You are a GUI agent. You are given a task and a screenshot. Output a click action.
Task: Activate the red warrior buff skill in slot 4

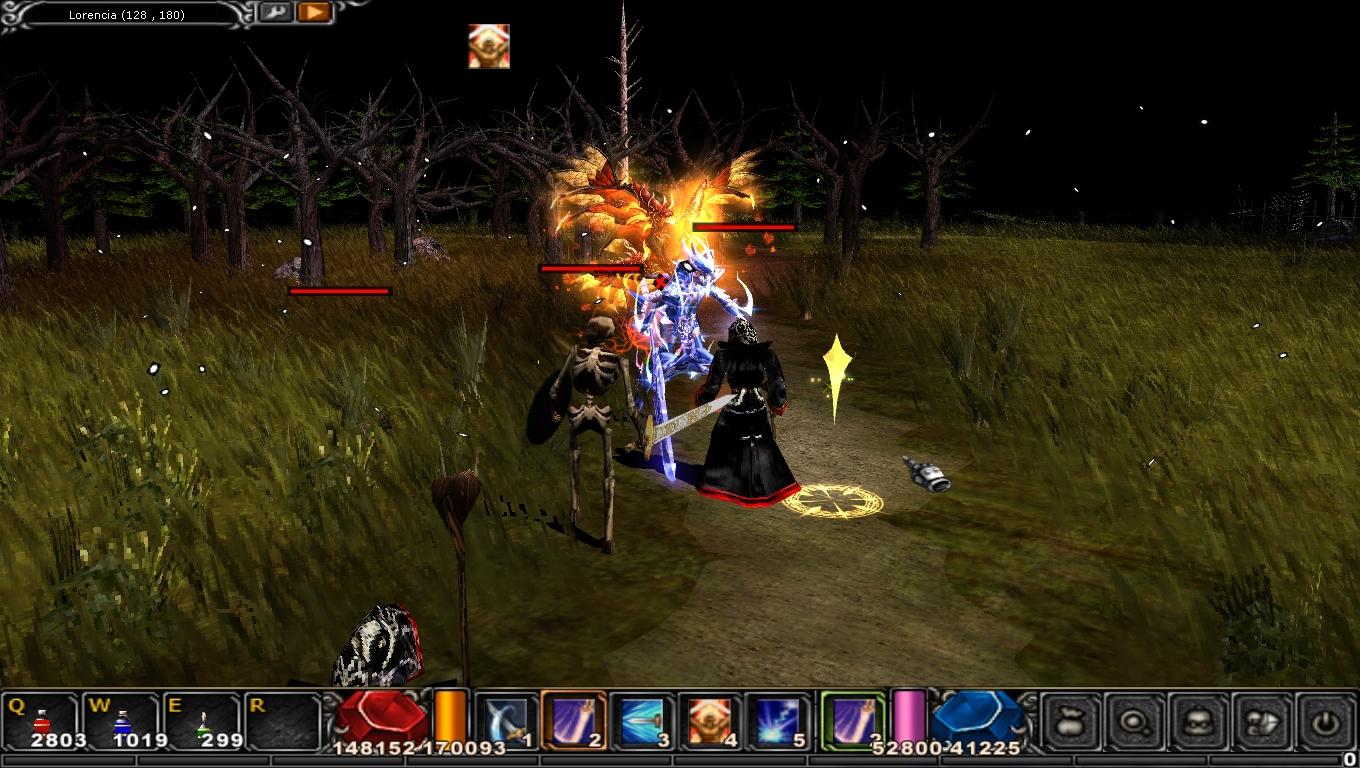pyautogui.click(x=709, y=719)
